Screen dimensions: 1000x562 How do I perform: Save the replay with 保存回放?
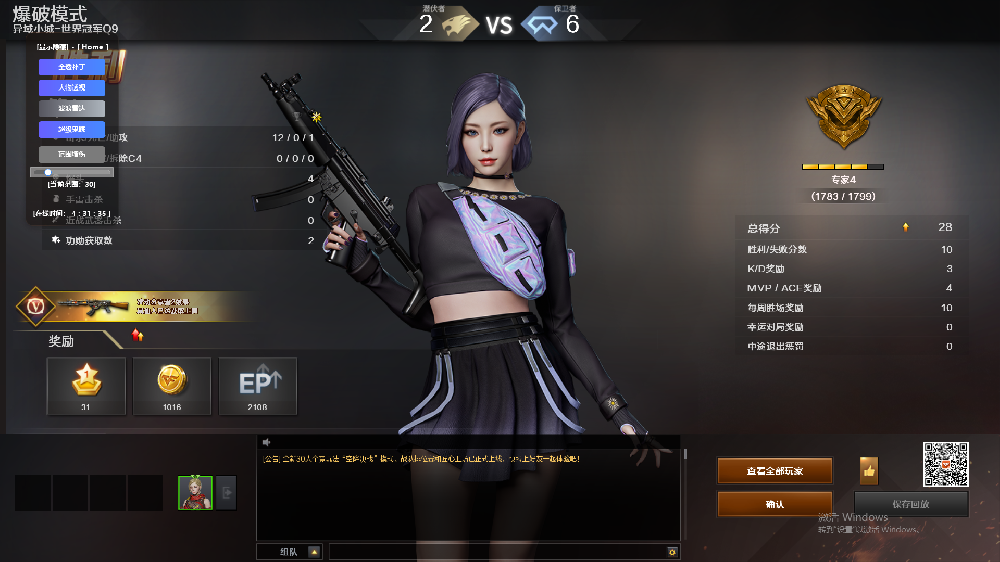click(911, 504)
